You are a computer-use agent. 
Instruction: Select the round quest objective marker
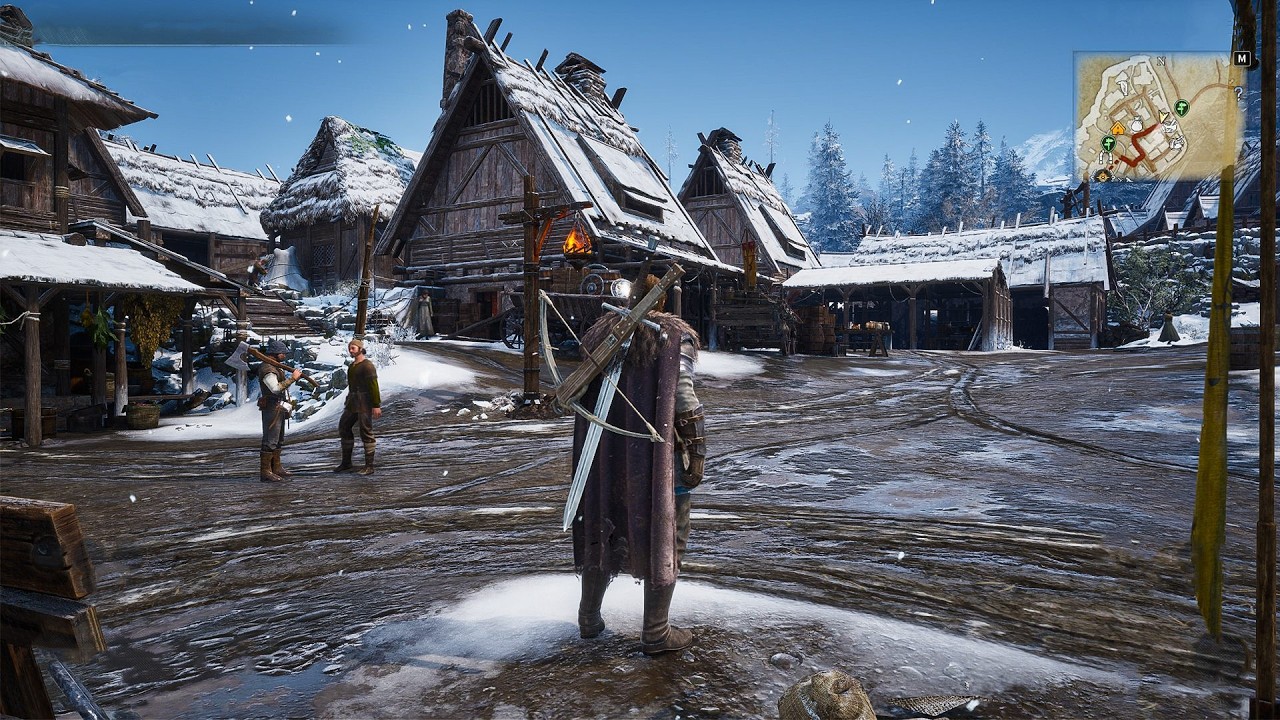pos(1103,176)
